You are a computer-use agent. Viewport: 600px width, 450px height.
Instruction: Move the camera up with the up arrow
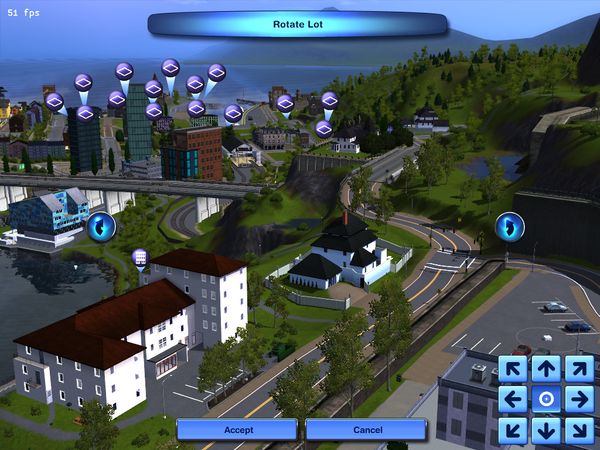pyautogui.click(x=546, y=368)
